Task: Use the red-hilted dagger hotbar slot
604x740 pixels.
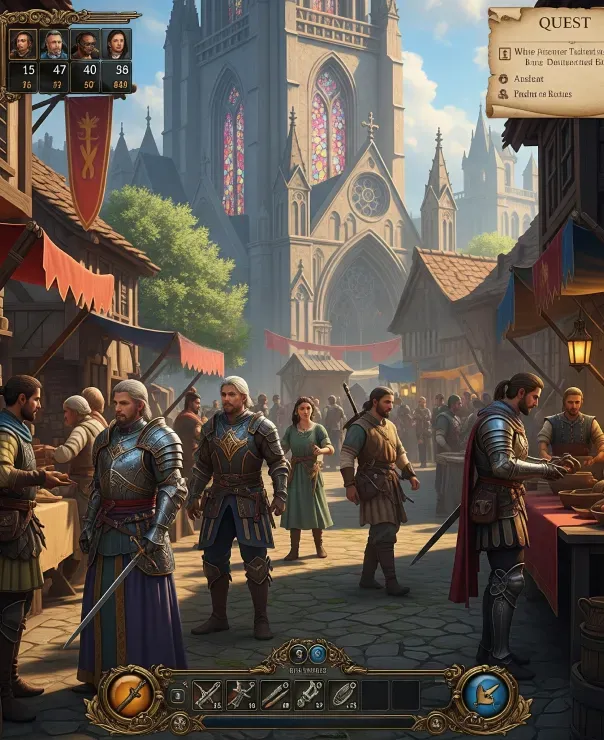Action: (240, 693)
